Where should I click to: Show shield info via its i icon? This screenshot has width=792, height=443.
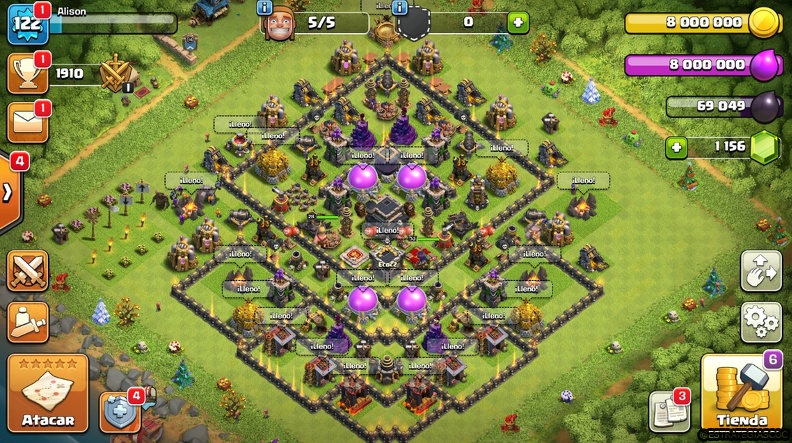[401, 8]
